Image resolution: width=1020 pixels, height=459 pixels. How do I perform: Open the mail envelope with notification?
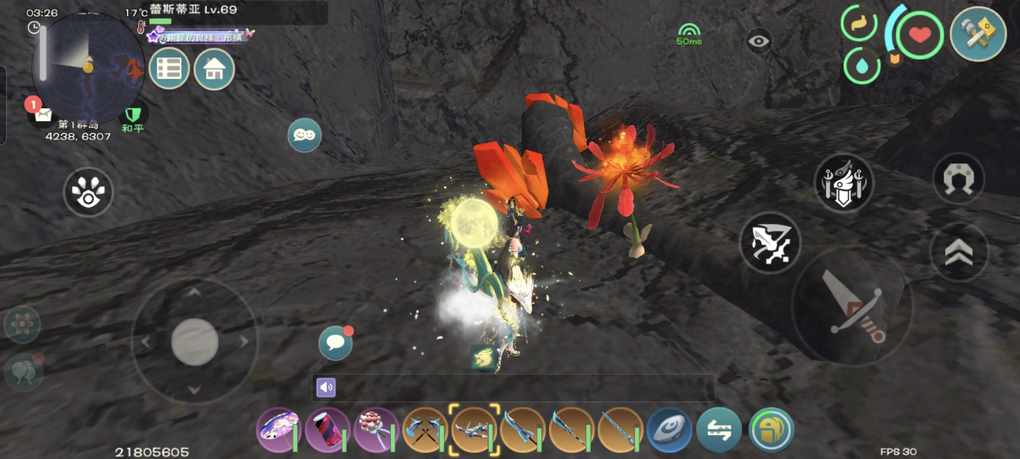point(42,113)
